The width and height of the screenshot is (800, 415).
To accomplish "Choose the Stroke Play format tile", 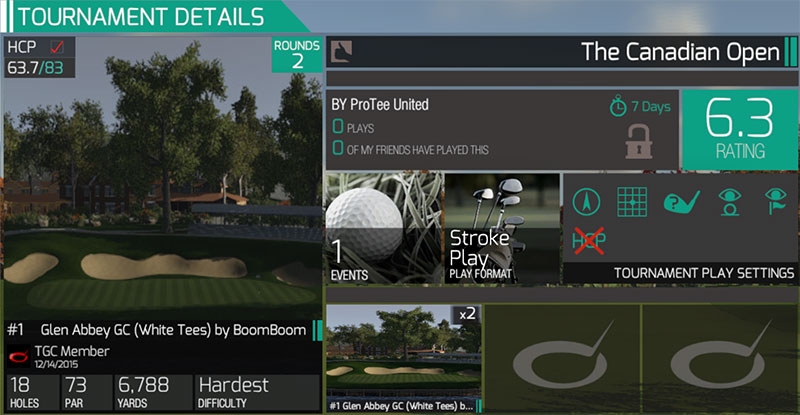I will [500, 229].
